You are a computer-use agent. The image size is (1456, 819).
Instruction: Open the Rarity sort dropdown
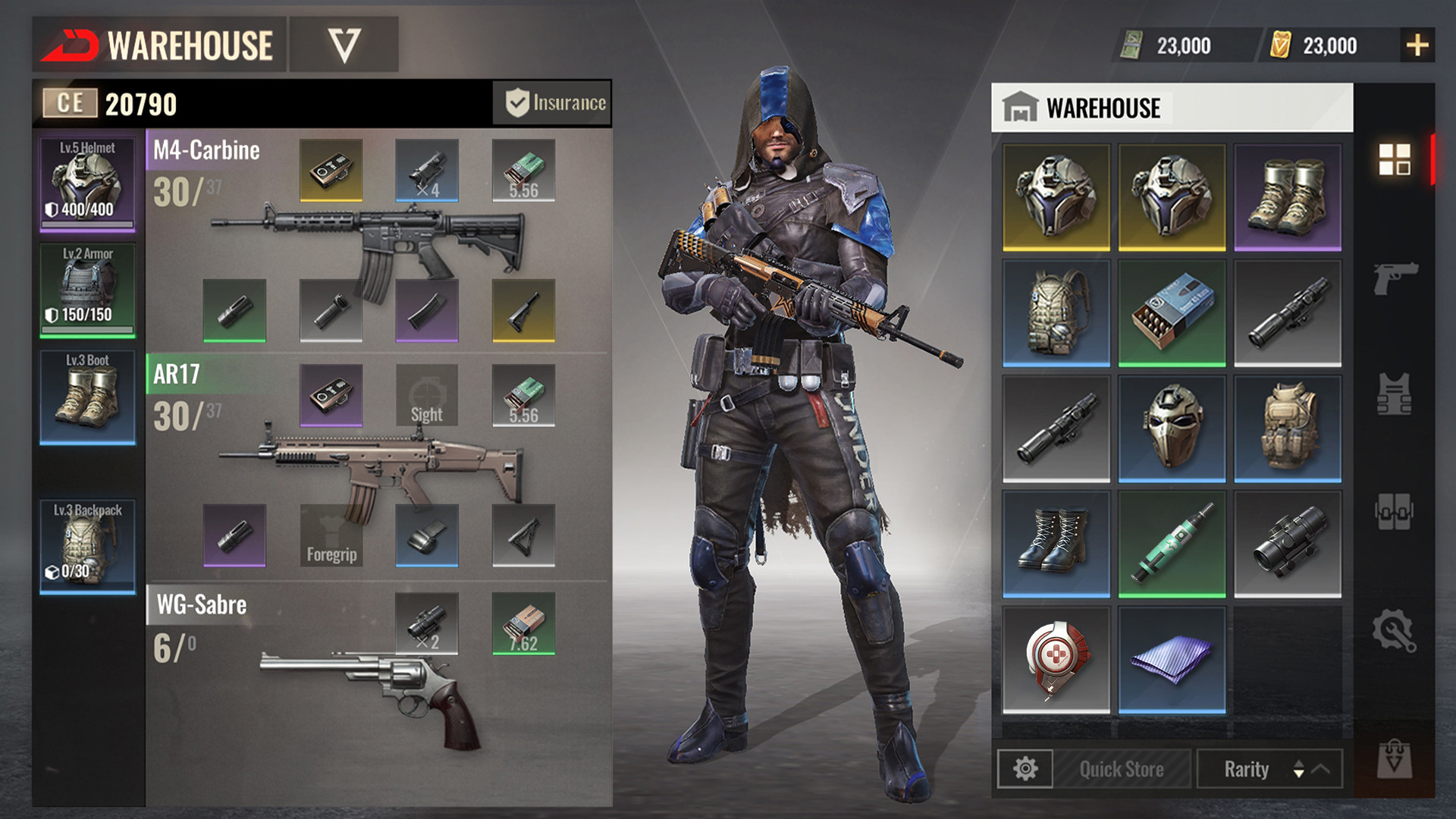tap(1269, 770)
